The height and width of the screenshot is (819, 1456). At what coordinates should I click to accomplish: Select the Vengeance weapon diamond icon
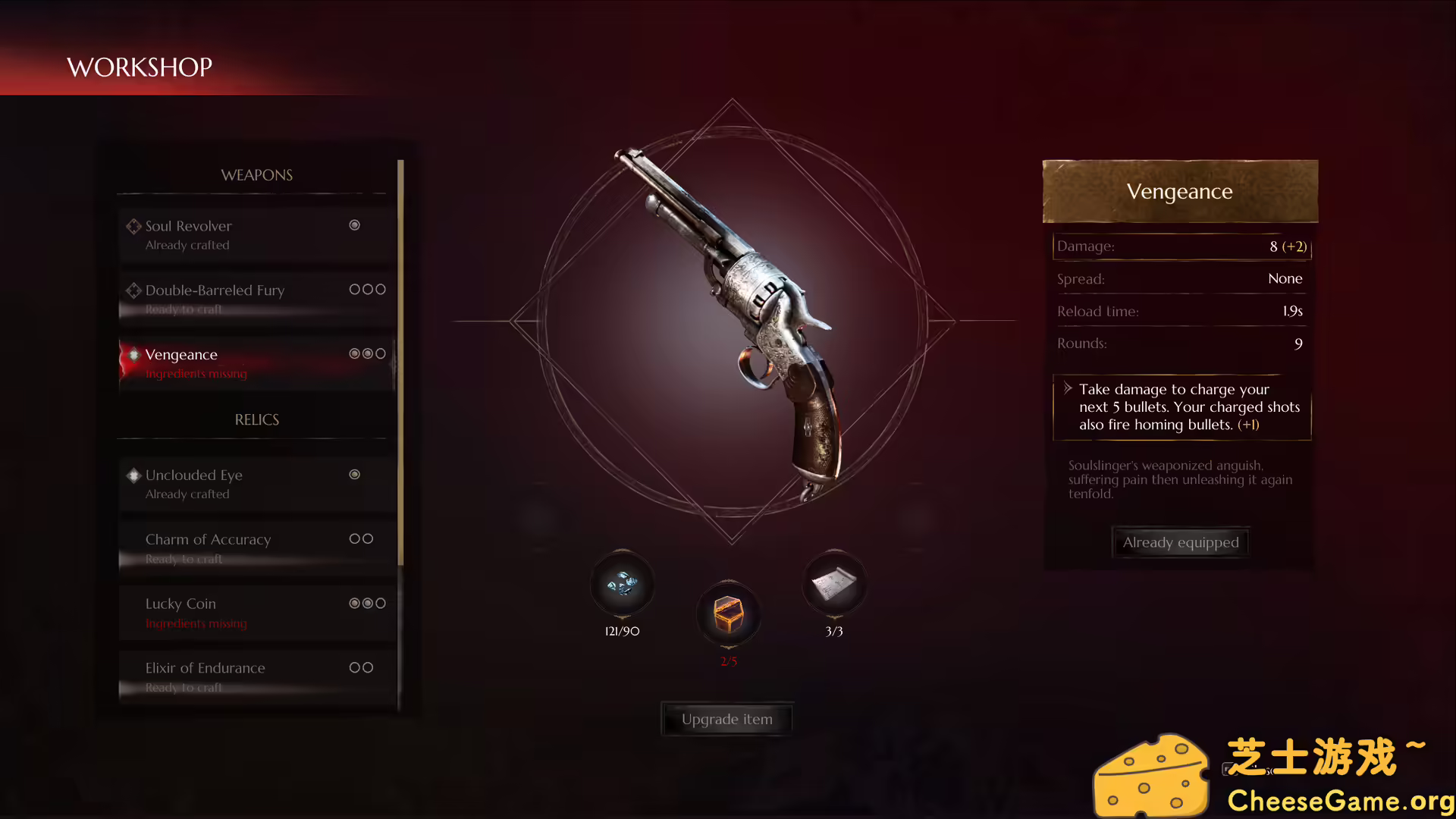133,354
